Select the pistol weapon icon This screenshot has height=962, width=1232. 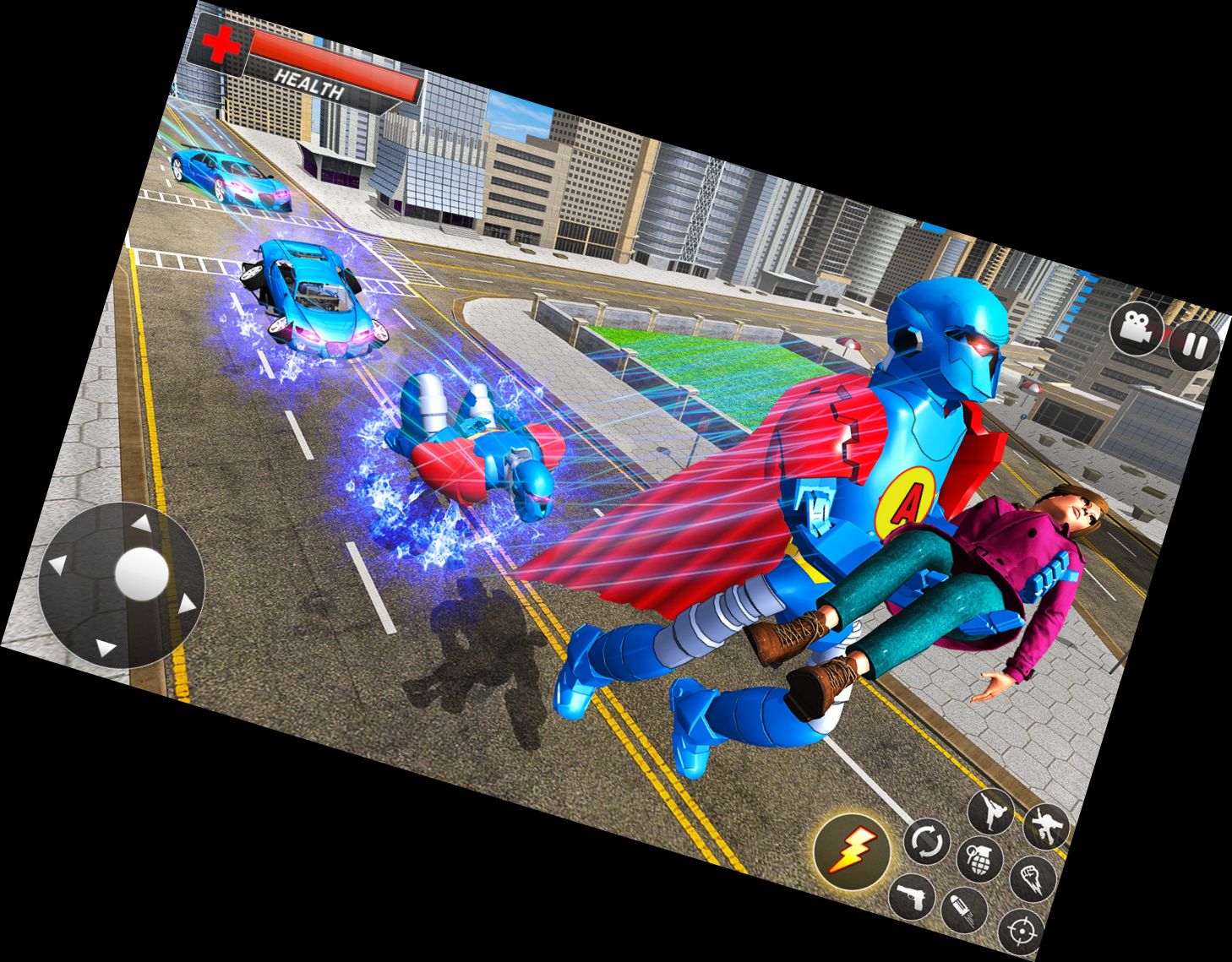(913, 895)
